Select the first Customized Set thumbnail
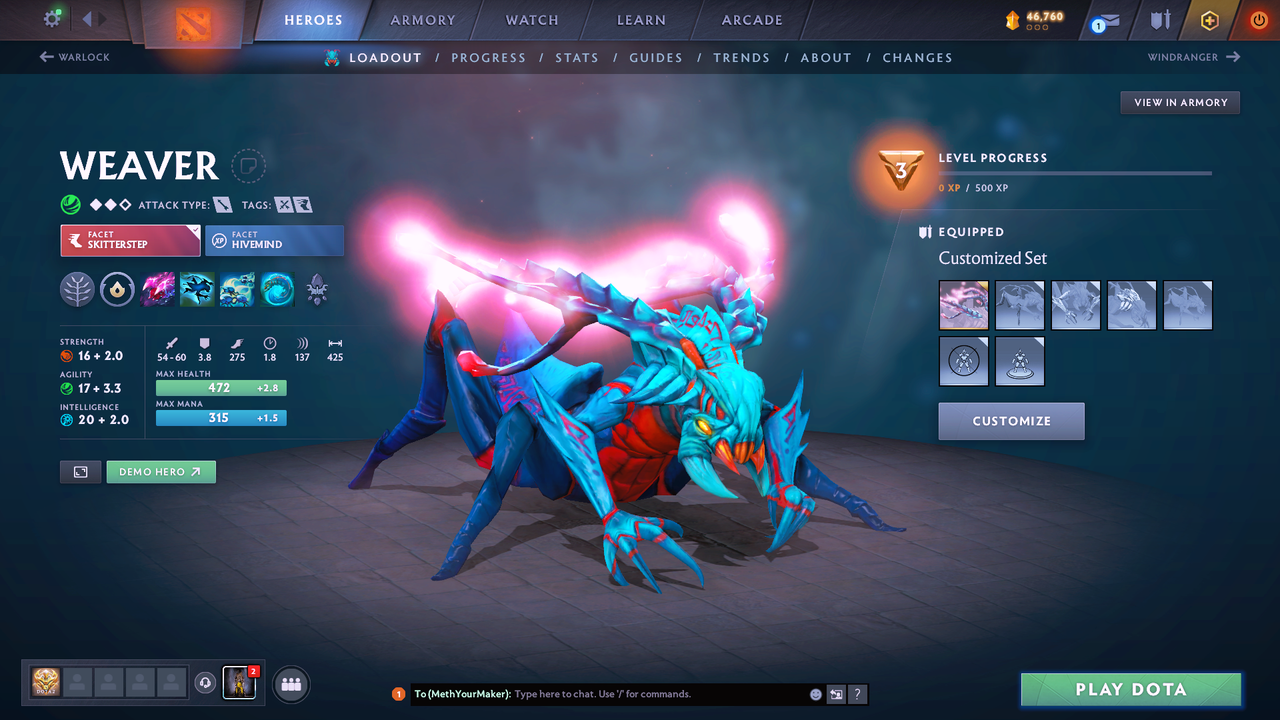 (963, 304)
